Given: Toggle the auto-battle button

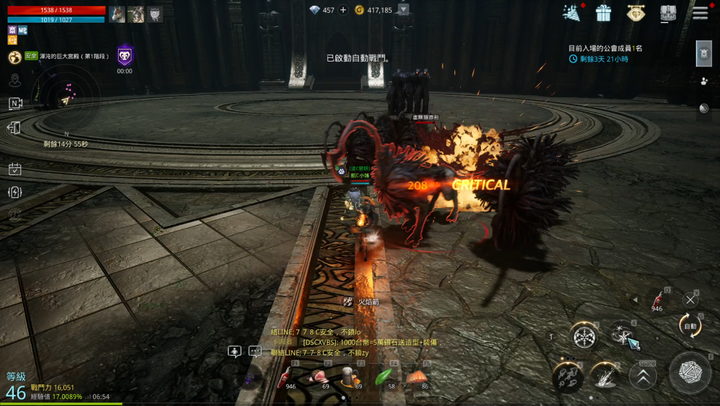Looking at the screenshot, I should point(690,325).
